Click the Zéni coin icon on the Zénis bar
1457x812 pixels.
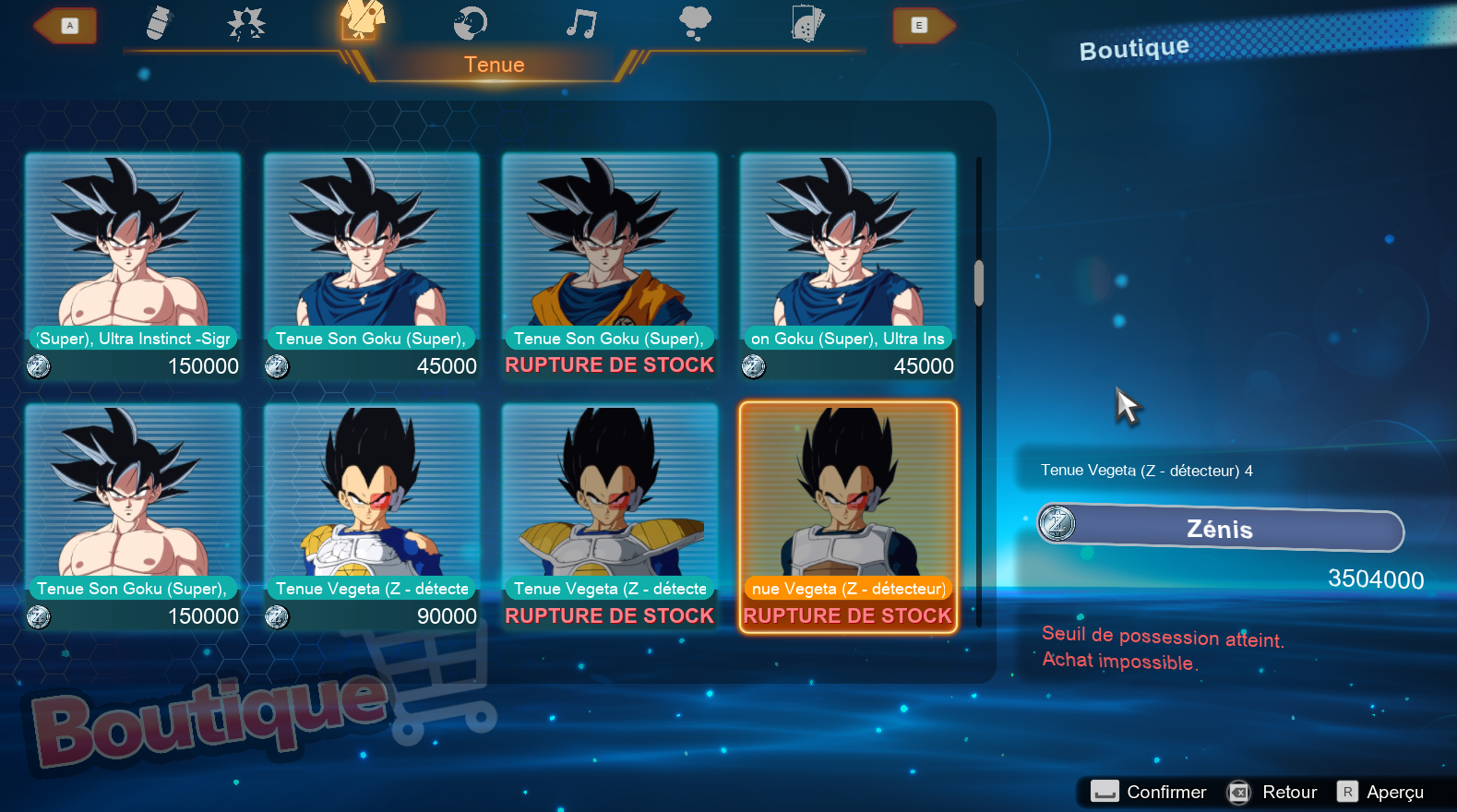1057,523
